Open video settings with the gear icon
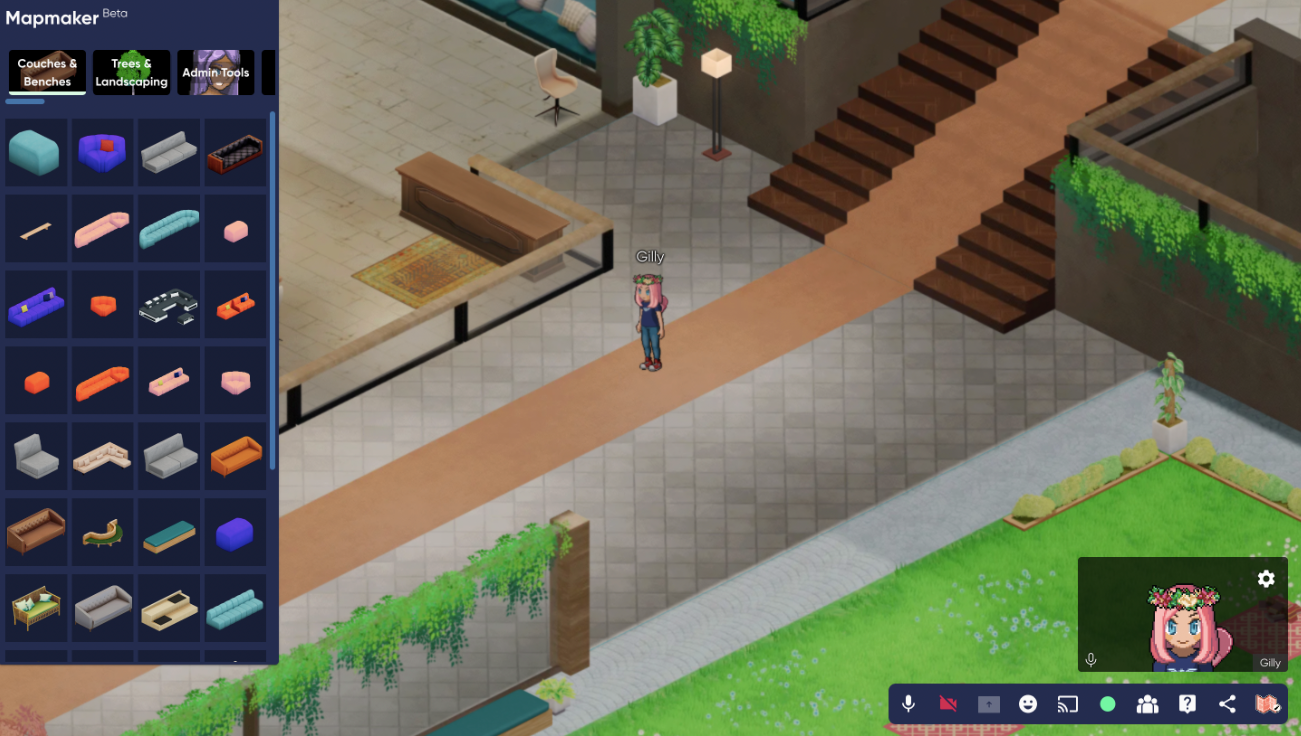The width and height of the screenshot is (1301, 736). pyautogui.click(x=1266, y=579)
